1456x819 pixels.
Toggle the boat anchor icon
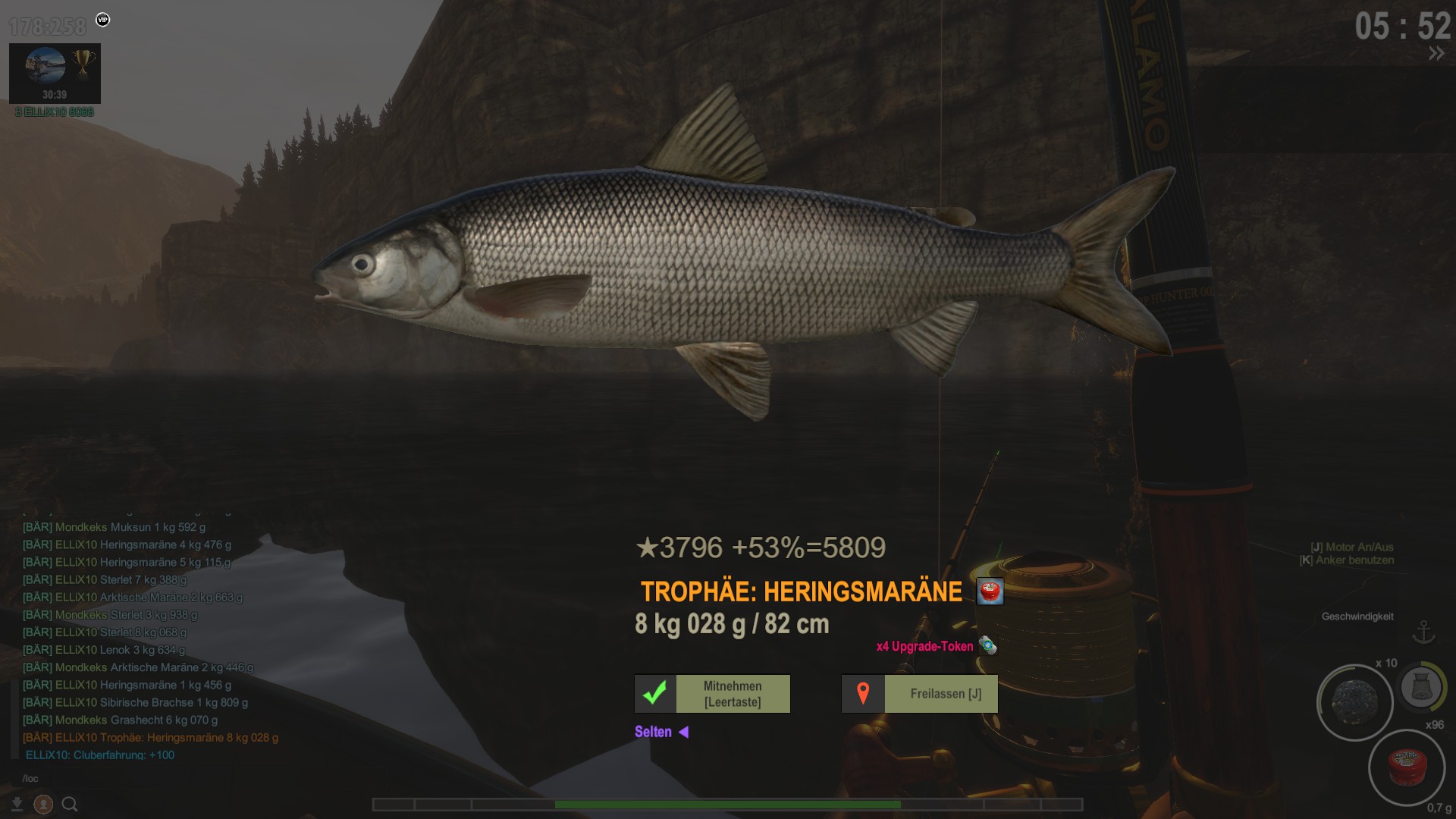[1423, 632]
